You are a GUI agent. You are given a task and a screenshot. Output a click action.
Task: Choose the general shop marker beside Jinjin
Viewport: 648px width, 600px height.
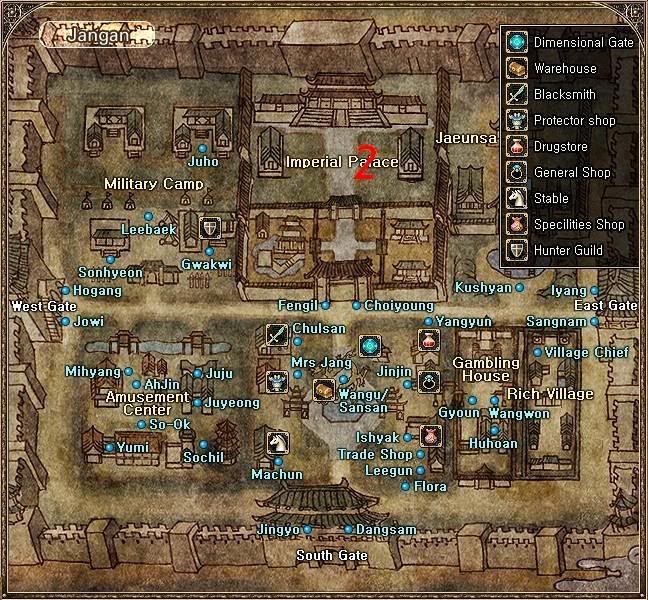click(x=429, y=380)
